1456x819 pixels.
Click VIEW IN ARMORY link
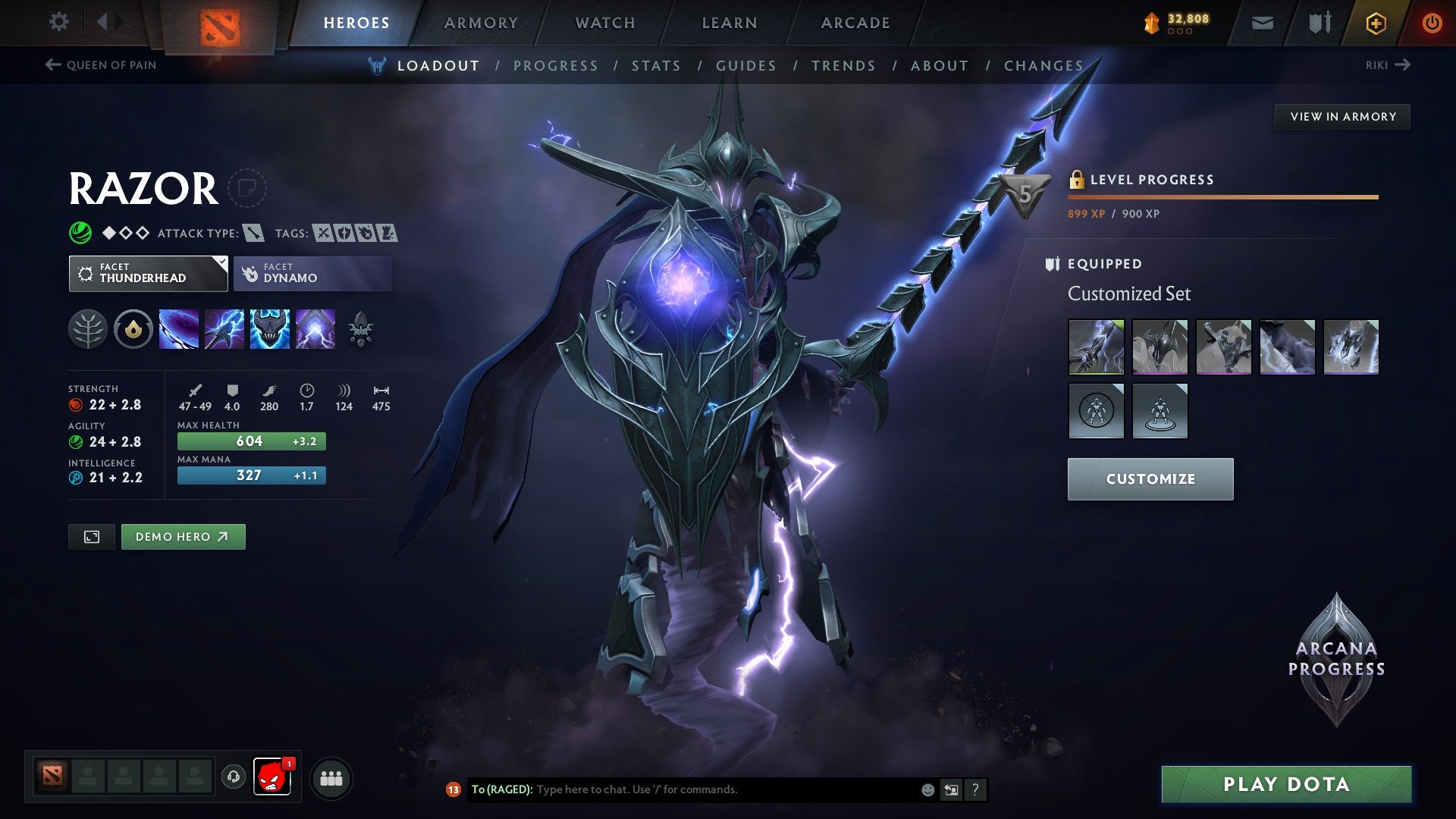coord(1342,116)
